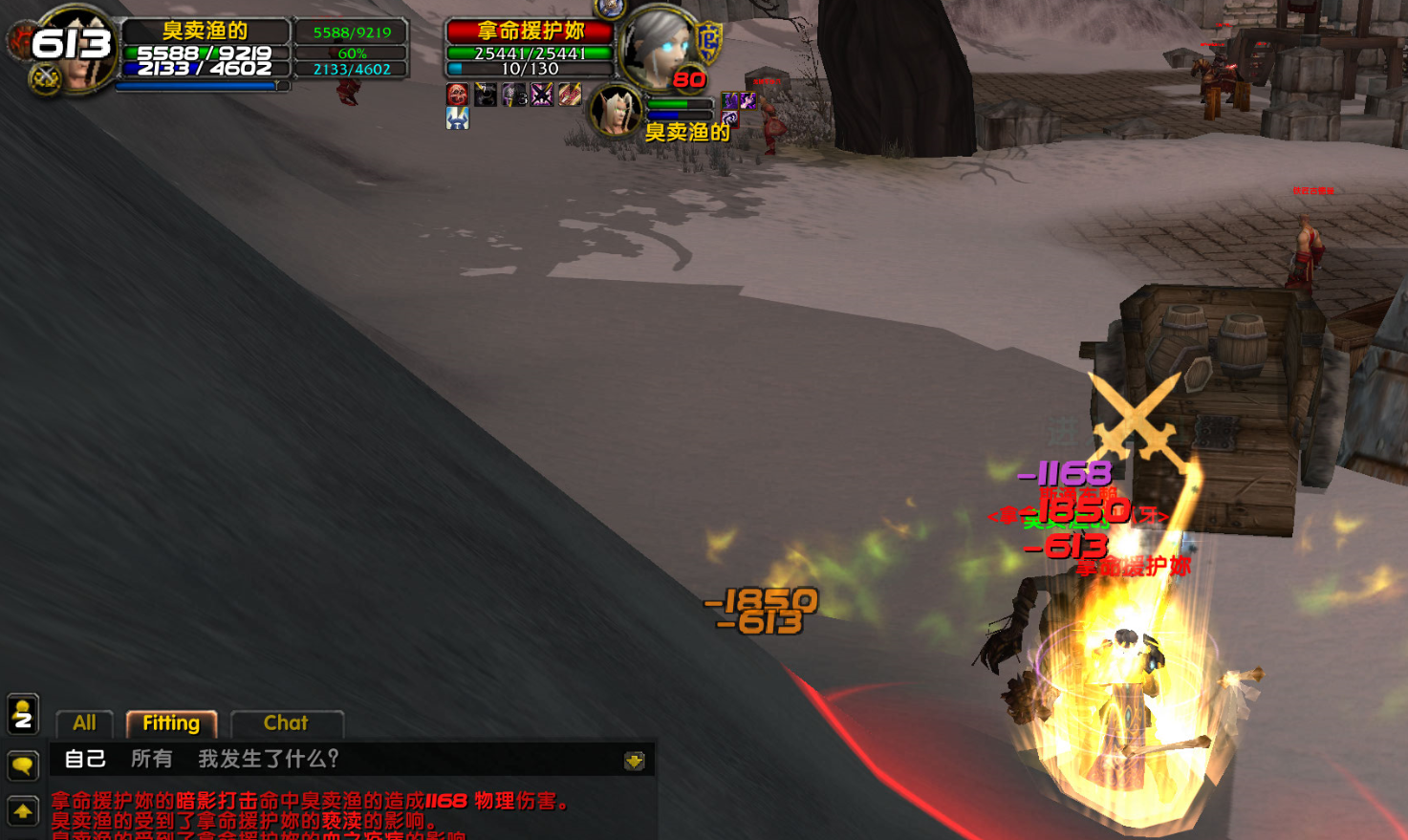Switch to the All chat tab
The width and height of the screenshot is (1408, 840).
84,723
